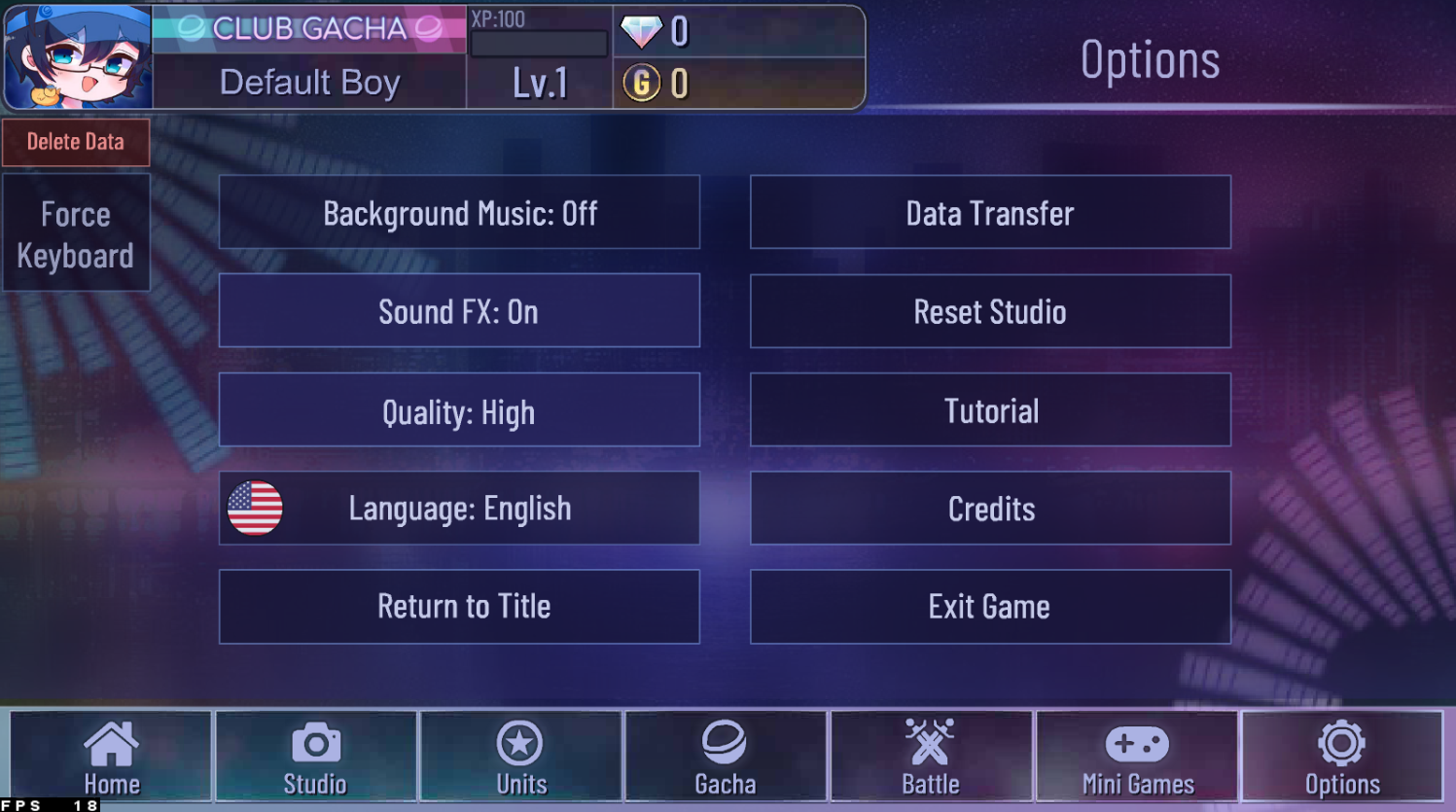This screenshot has width=1456, height=812.
Task: Click Exit Game
Action: click(990, 607)
